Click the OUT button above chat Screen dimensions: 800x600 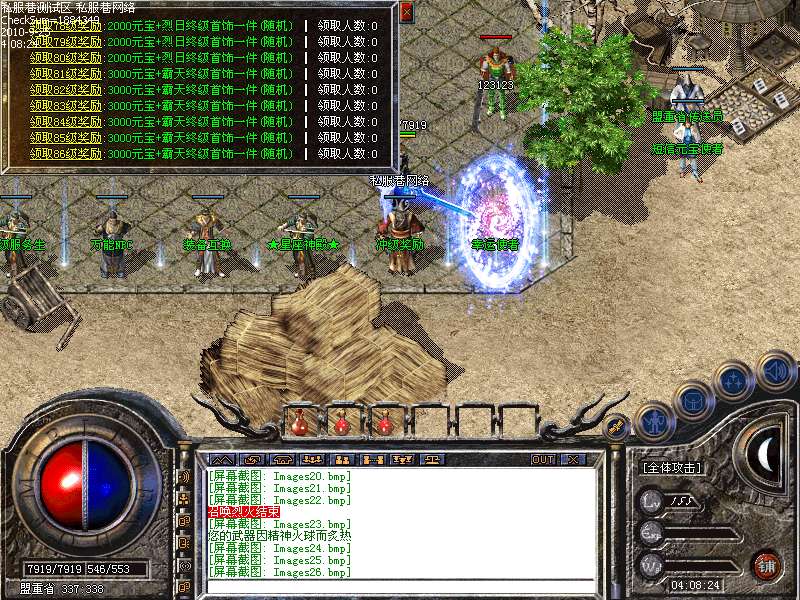[543, 460]
